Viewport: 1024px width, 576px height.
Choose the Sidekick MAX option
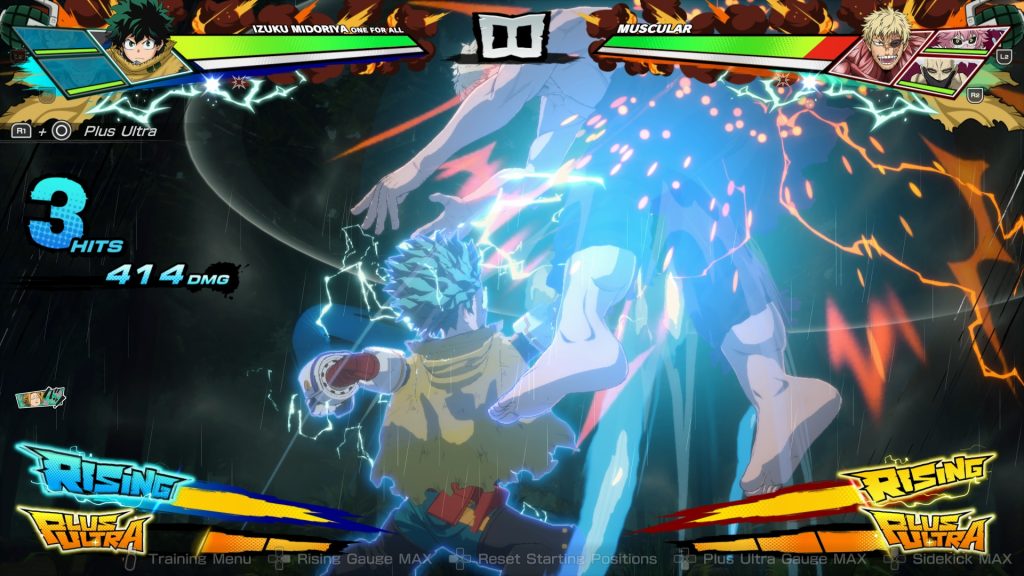click(x=961, y=559)
